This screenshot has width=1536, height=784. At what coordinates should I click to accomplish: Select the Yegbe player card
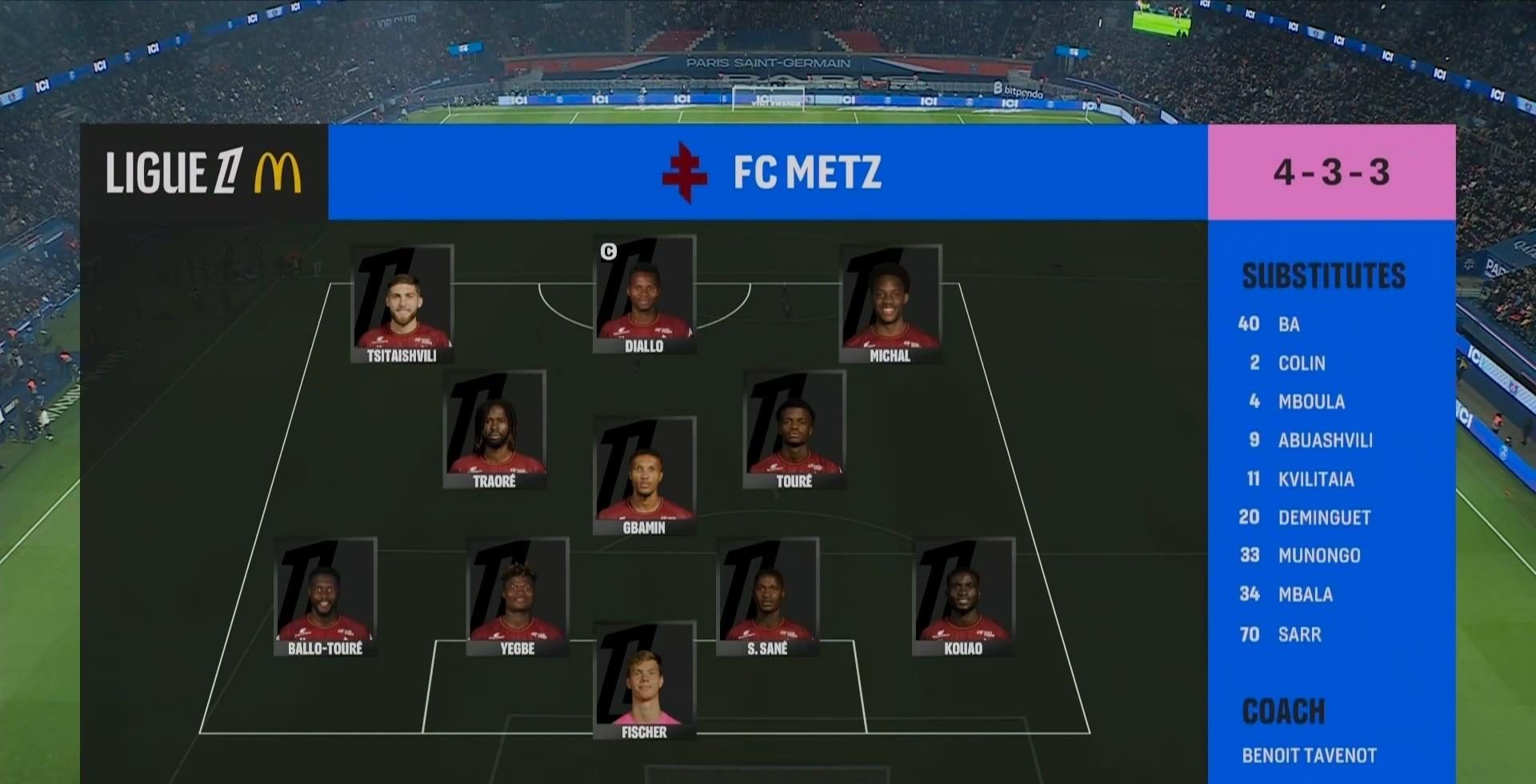518,597
